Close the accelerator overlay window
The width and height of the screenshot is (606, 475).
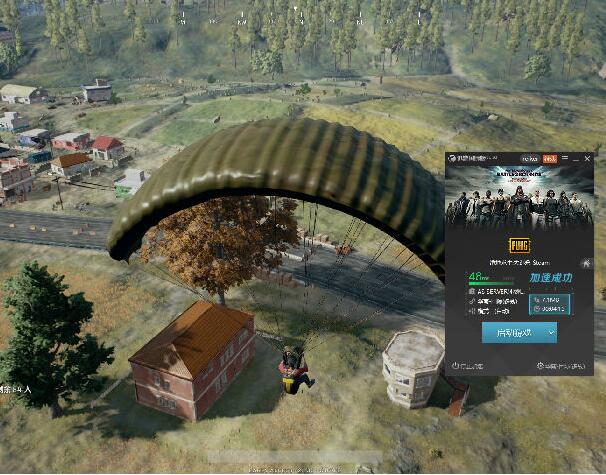click(587, 159)
